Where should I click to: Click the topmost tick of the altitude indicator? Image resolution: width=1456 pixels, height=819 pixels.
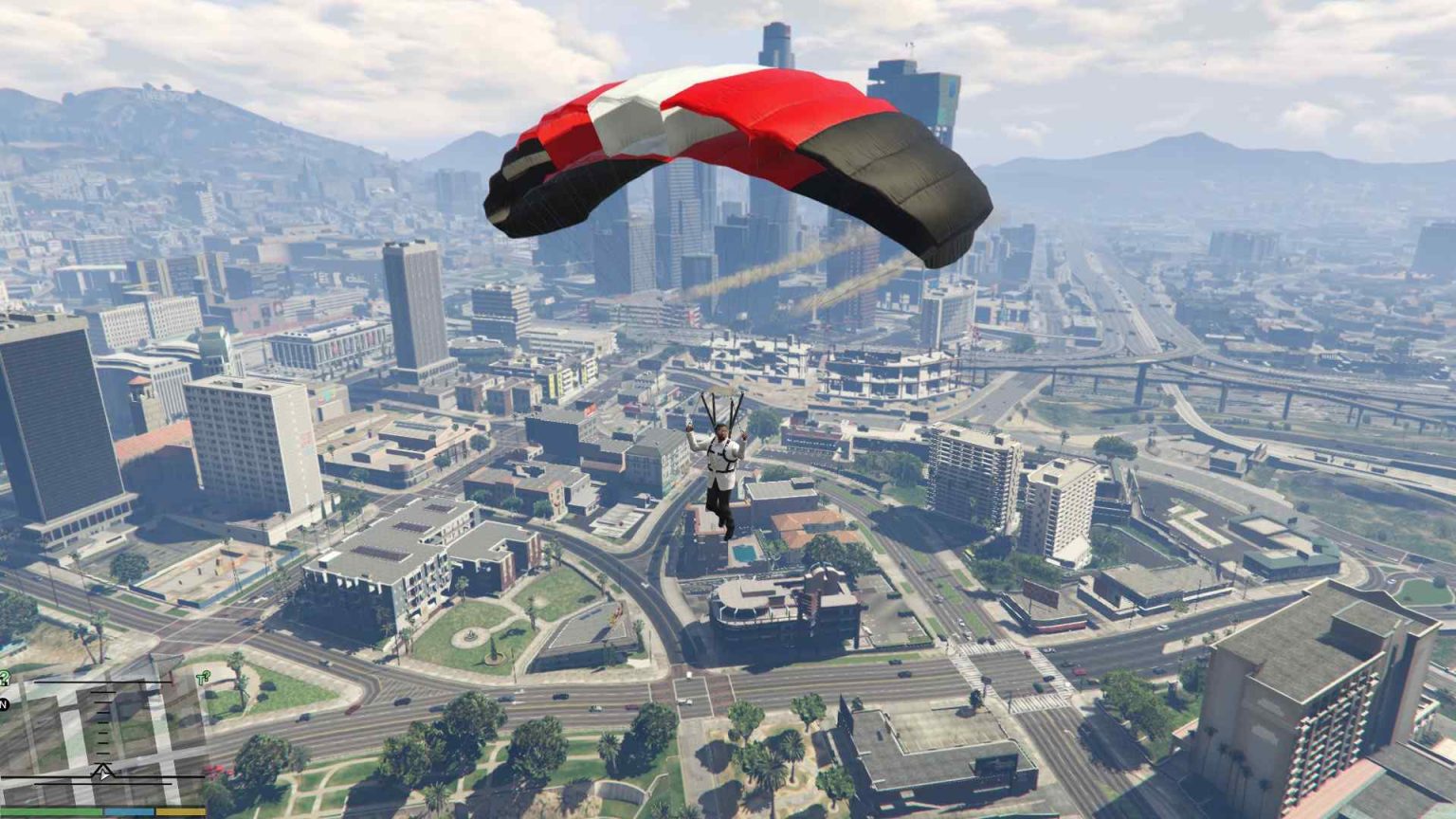(102, 692)
